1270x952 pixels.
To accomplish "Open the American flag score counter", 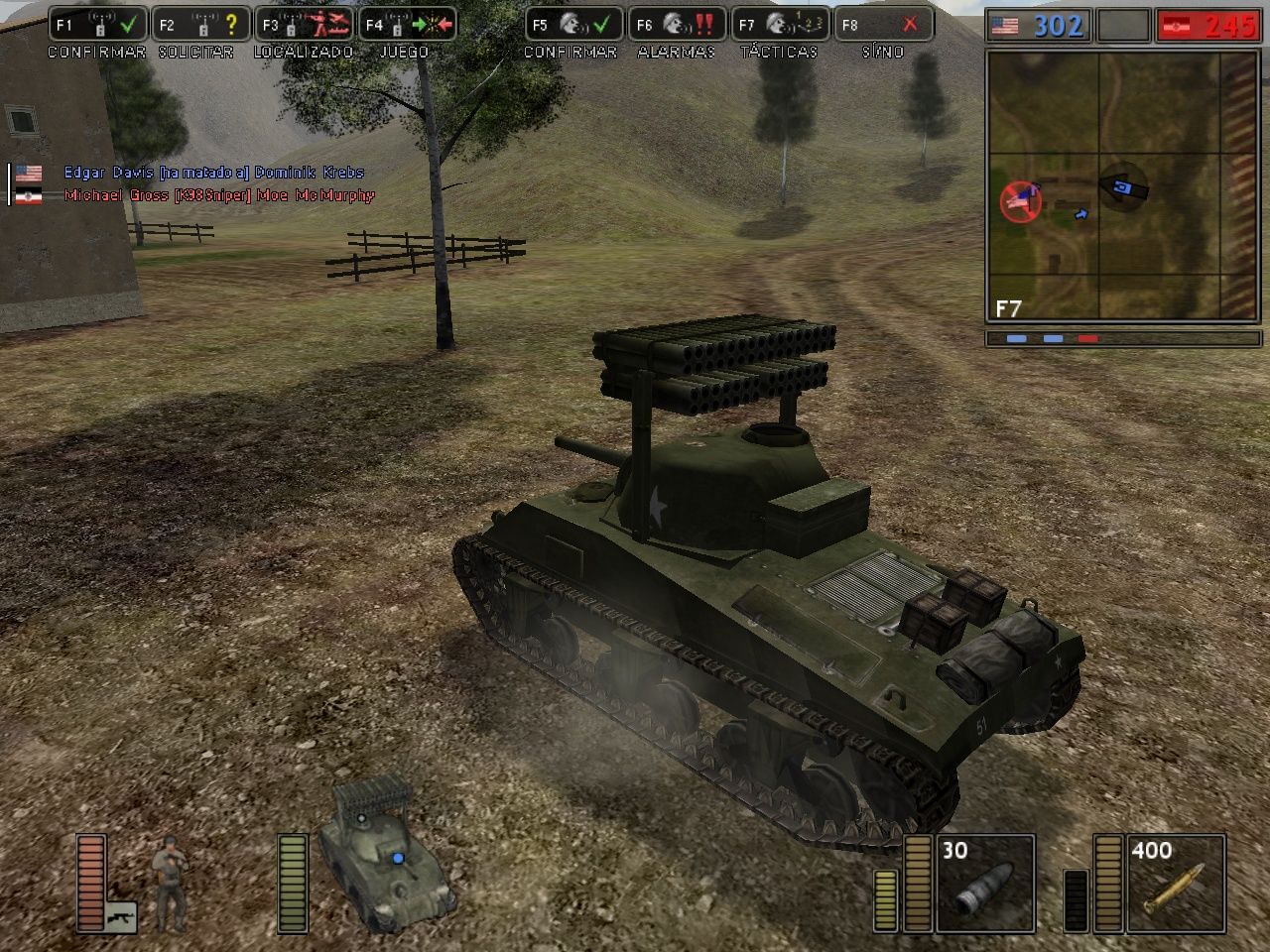I will (x=1004, y=27).
